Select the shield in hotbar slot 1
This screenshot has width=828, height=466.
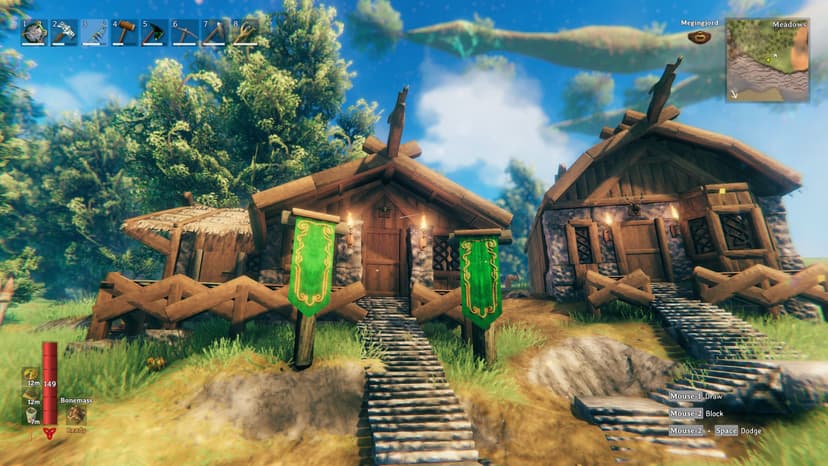[x=35, y=33]
